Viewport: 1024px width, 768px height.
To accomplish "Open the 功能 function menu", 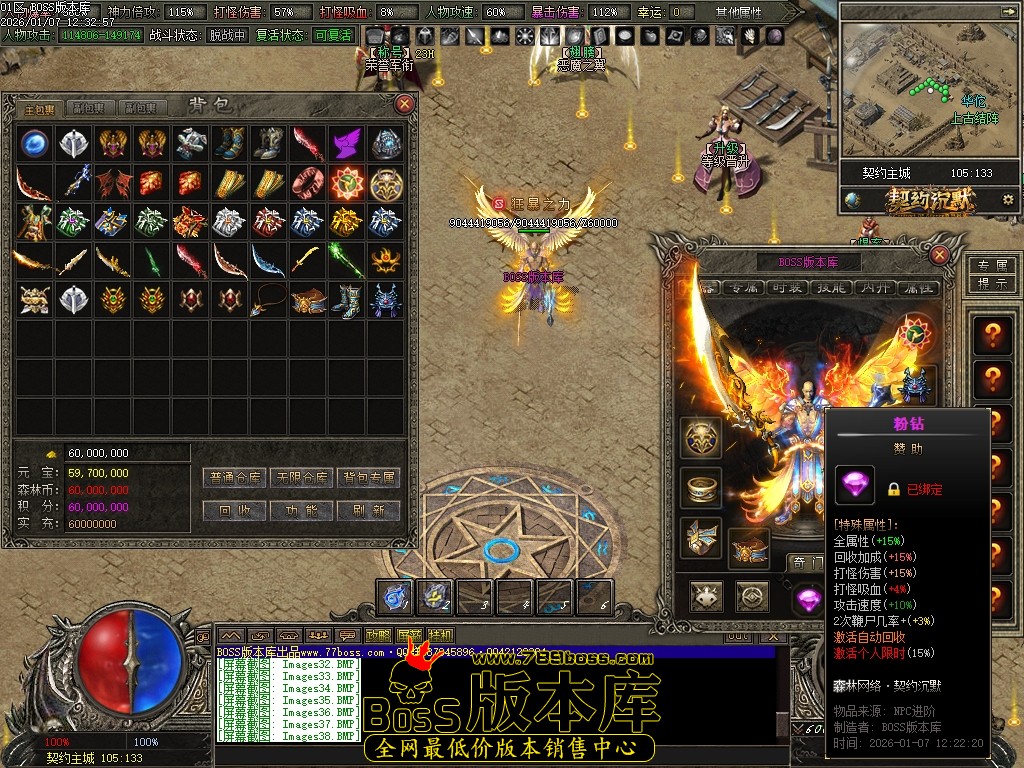I will [x=302, y=510].
